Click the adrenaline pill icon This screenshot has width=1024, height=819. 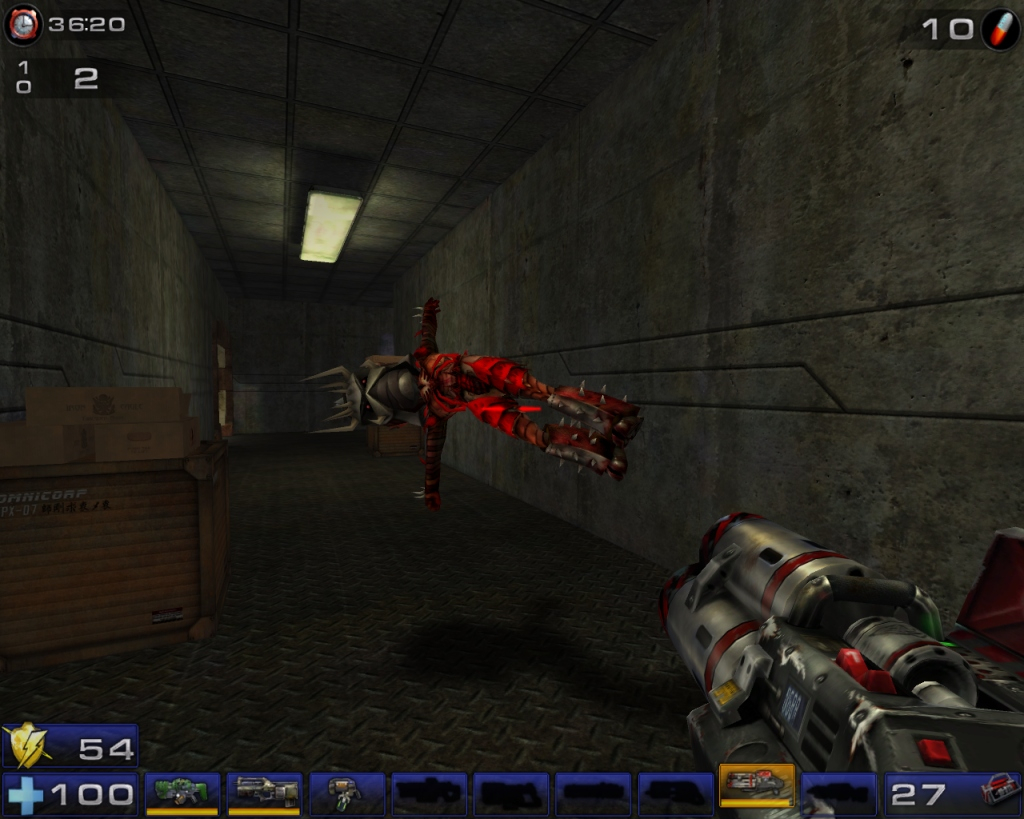click(x=998, y=28)
